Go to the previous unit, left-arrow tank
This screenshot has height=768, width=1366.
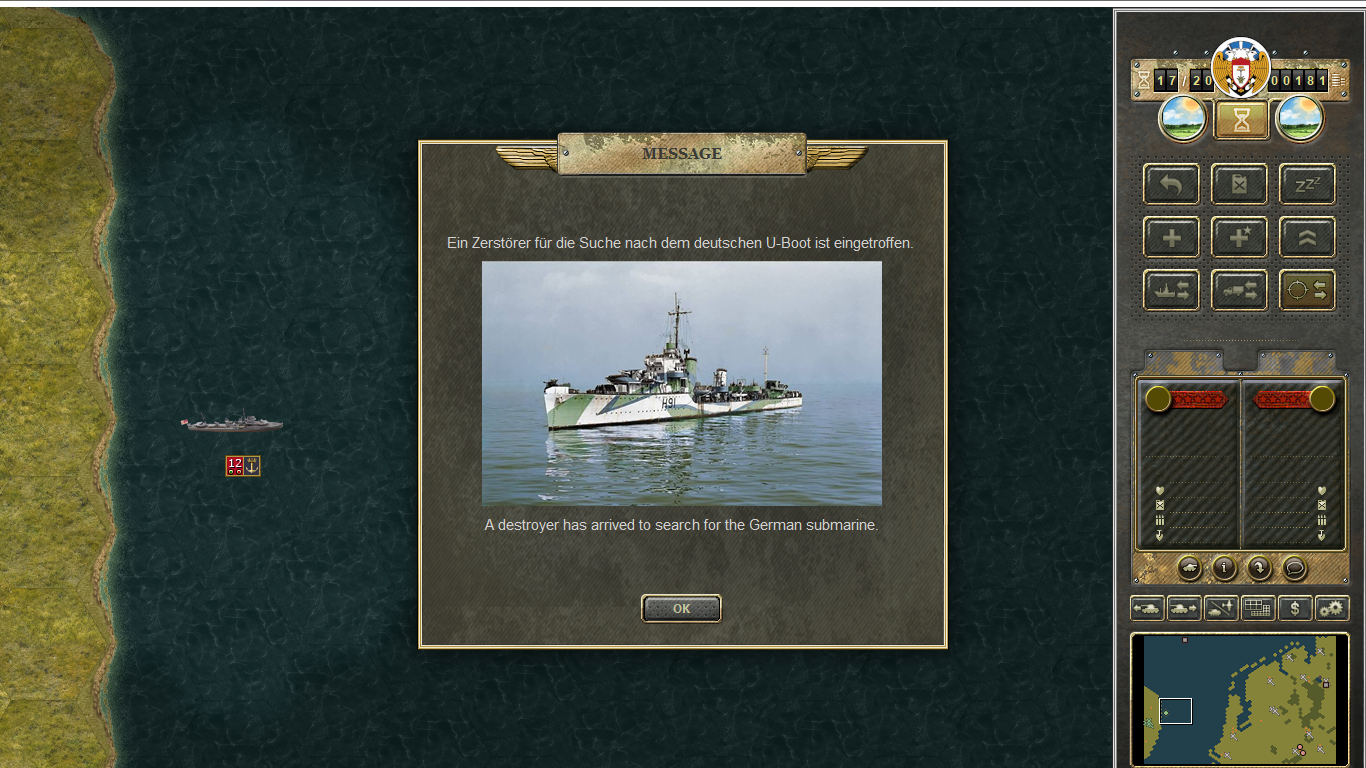click(1147, 608)
